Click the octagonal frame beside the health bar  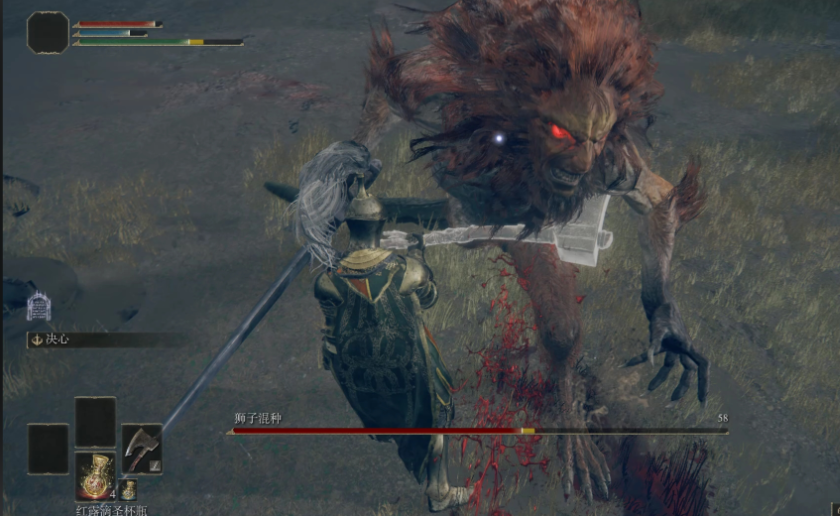pyautogui.click(x=47, y=33)
